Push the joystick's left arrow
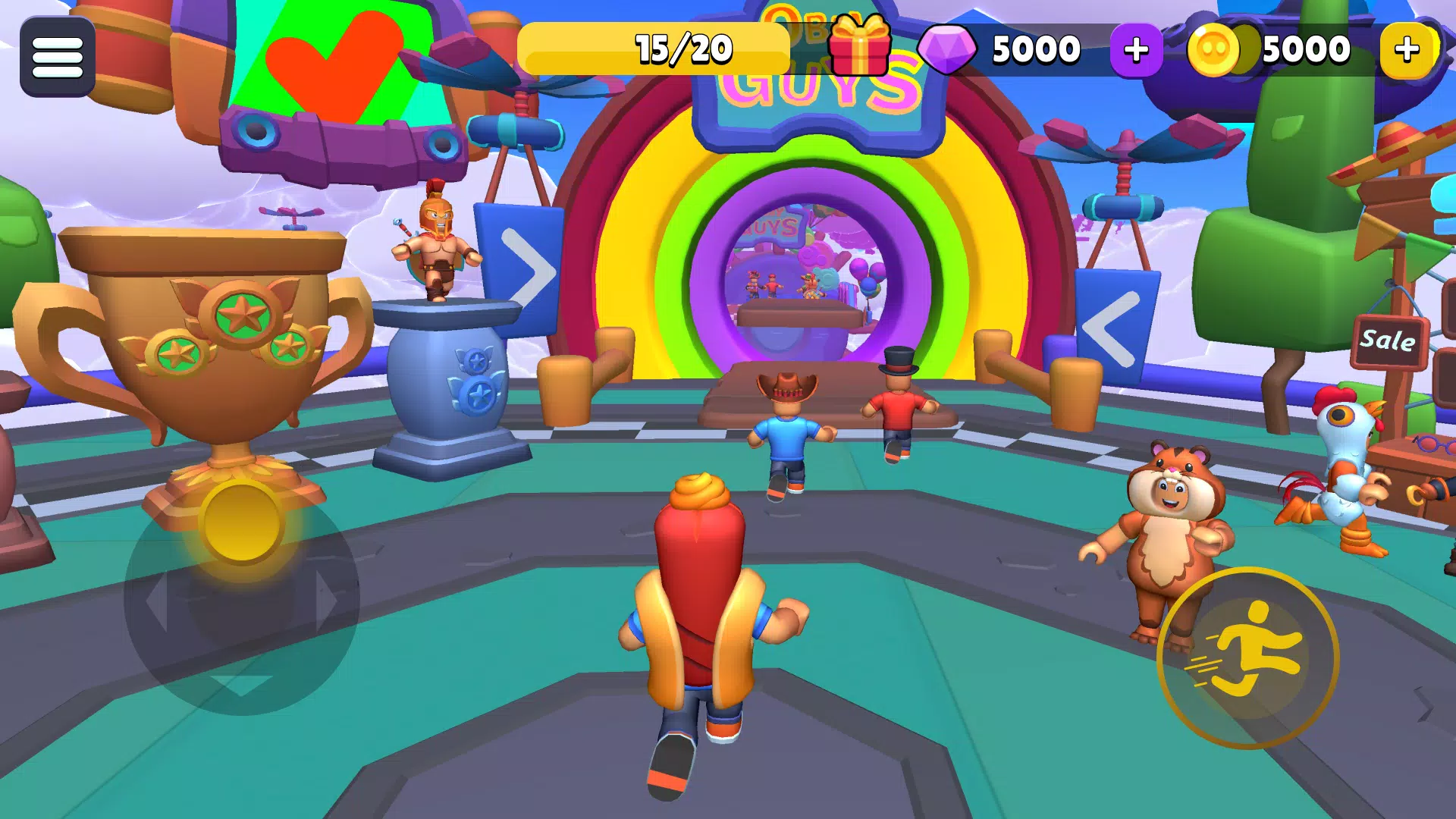Viewport: 1456px width, 819px height. (x=157, y=601)
